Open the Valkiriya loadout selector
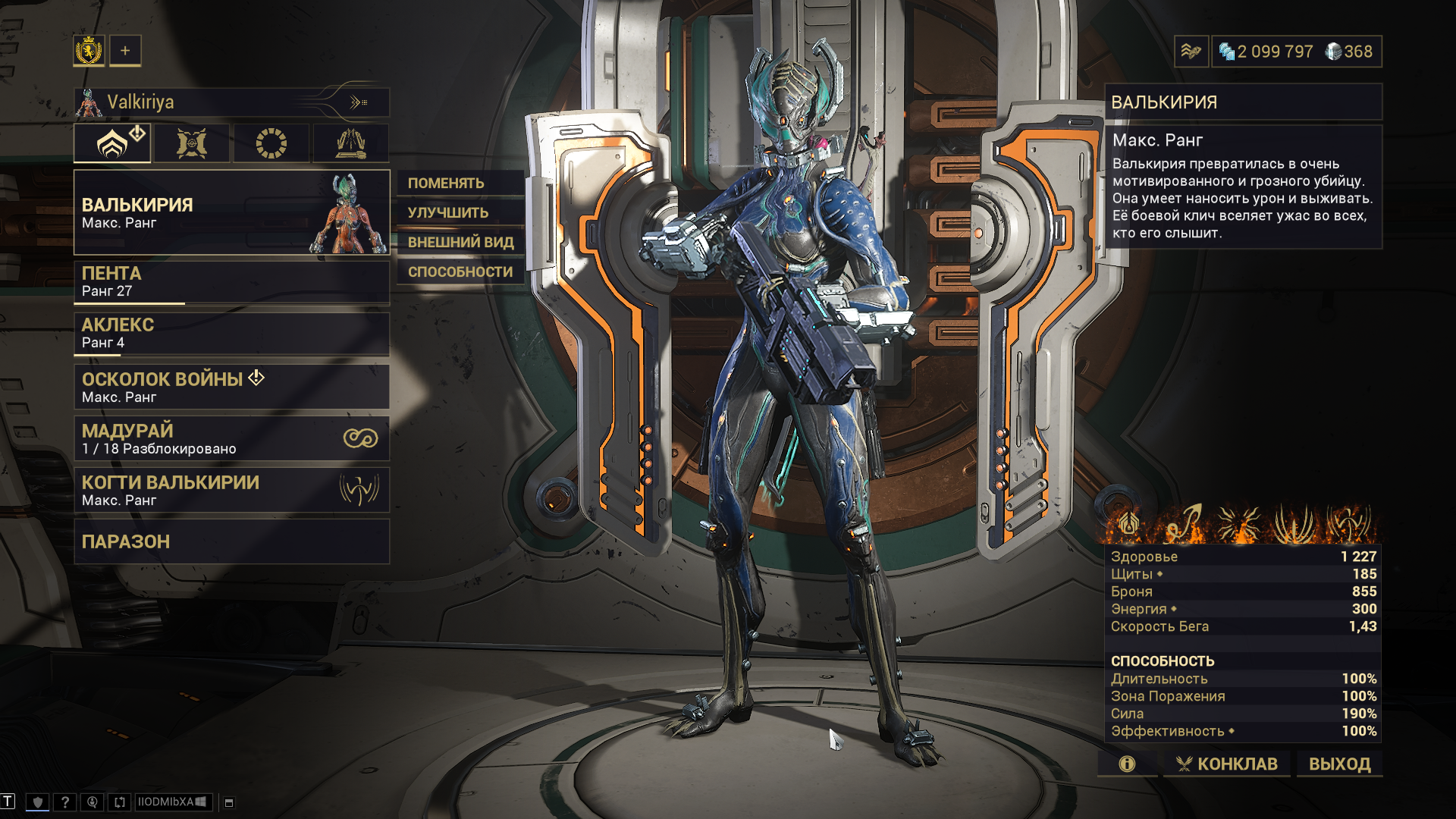Viewport: 1456px width, 819px height. click(x=231, y=102)
